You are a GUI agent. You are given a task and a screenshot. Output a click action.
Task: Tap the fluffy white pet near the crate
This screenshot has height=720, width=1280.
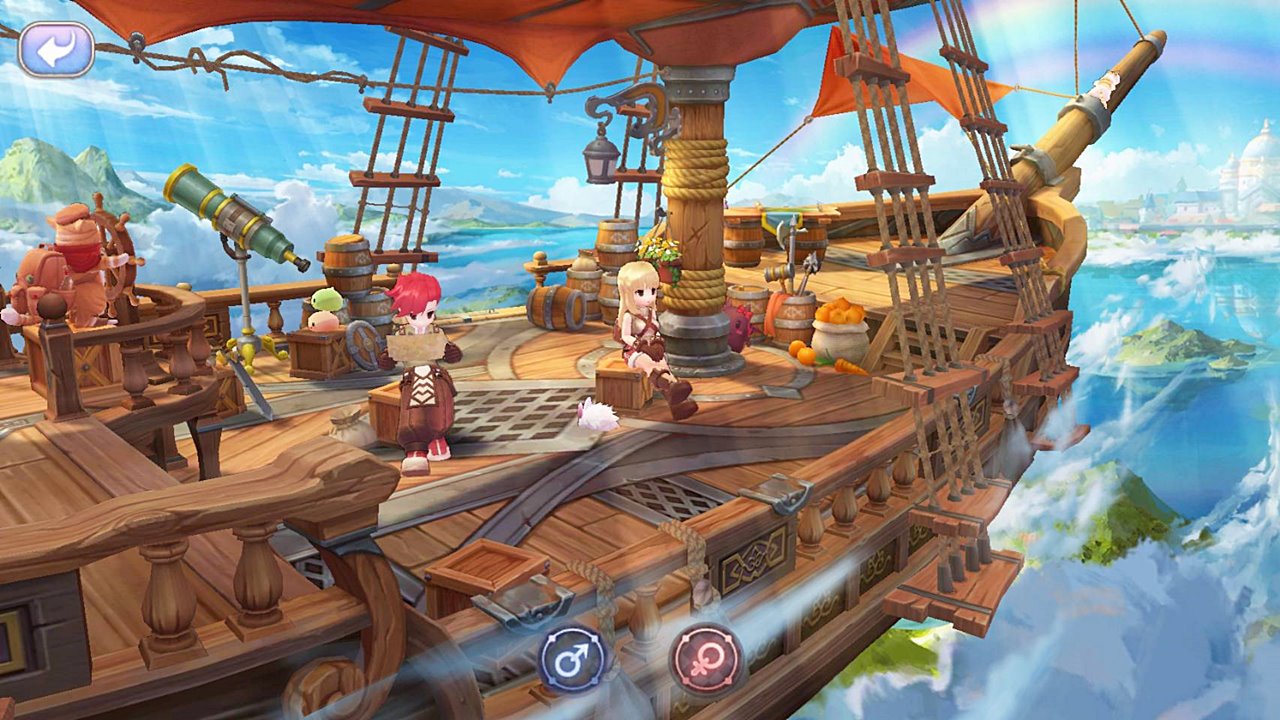pos(597,415)
